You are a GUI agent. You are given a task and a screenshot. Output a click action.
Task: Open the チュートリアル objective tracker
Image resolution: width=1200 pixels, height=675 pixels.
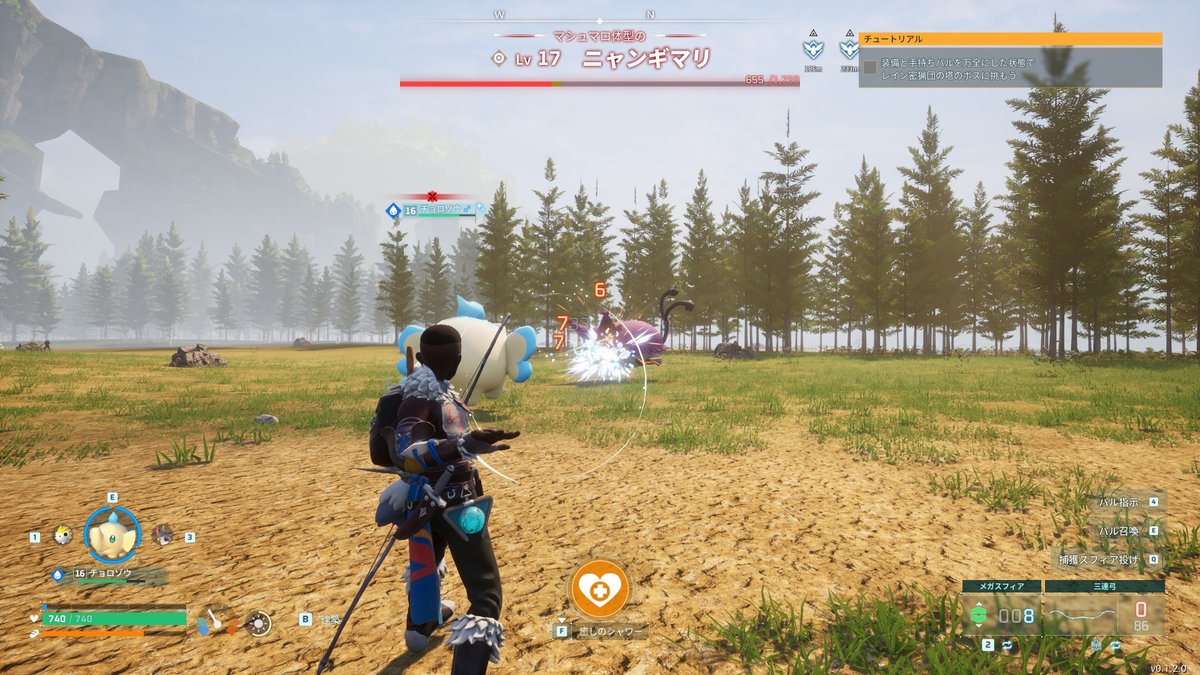1010,39
